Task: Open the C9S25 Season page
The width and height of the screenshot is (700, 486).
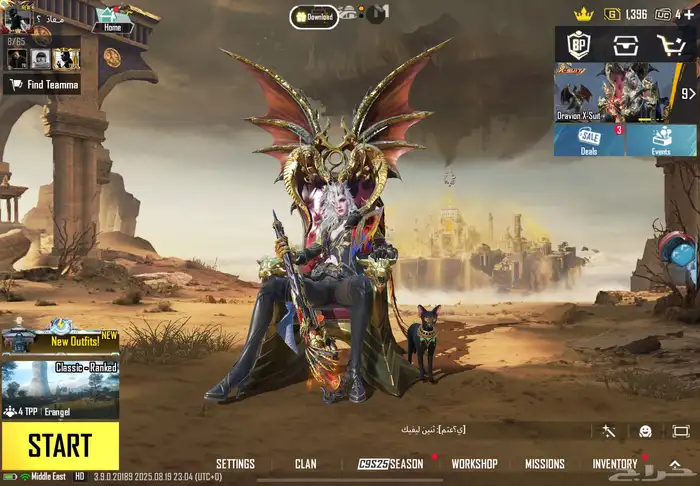Action: click(x=391, y=465)
